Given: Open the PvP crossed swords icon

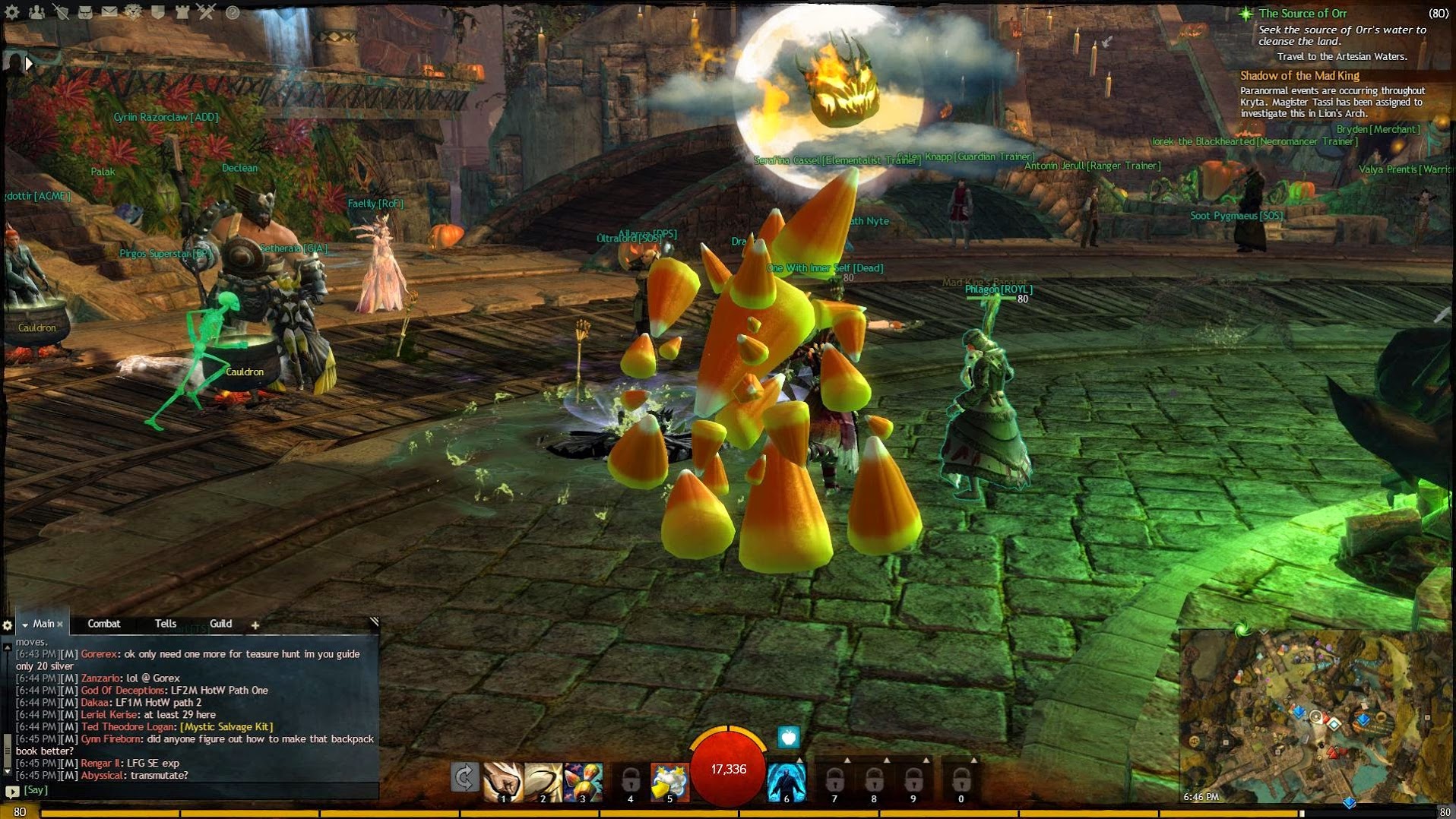Looking at the screenshot, I should coord(207,11).
